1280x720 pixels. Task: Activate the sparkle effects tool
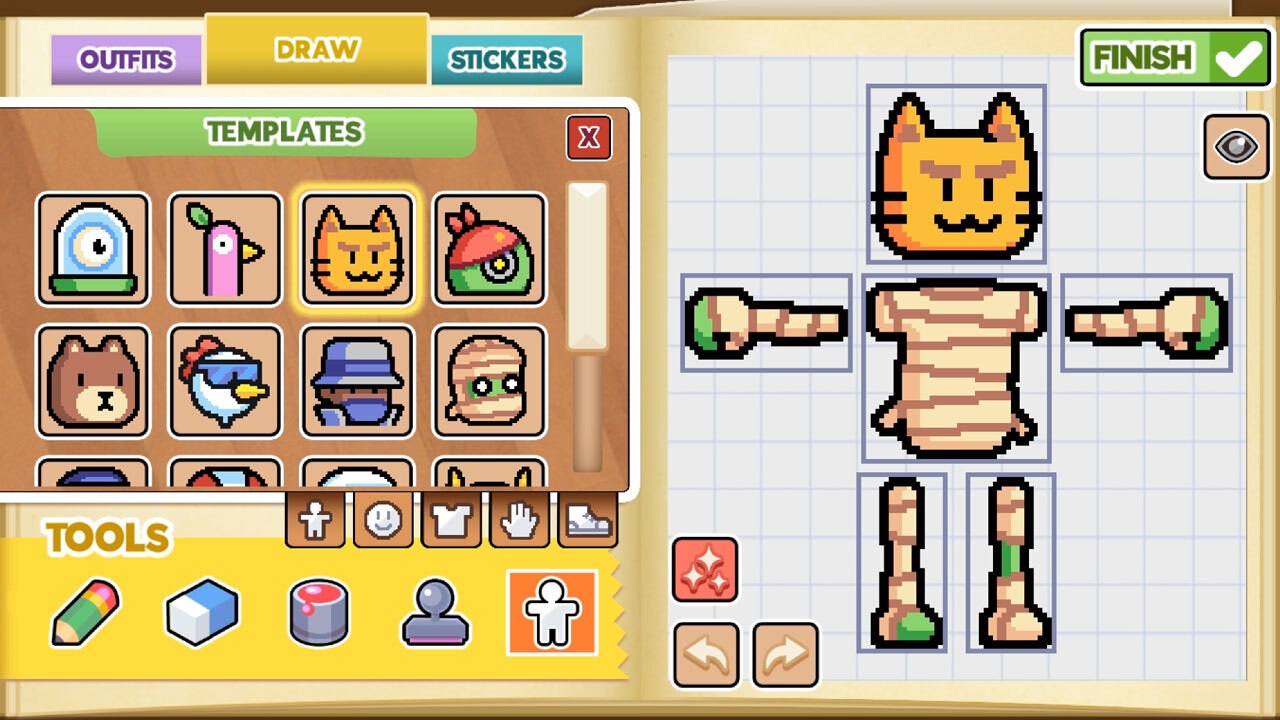[x=705, y=570]
